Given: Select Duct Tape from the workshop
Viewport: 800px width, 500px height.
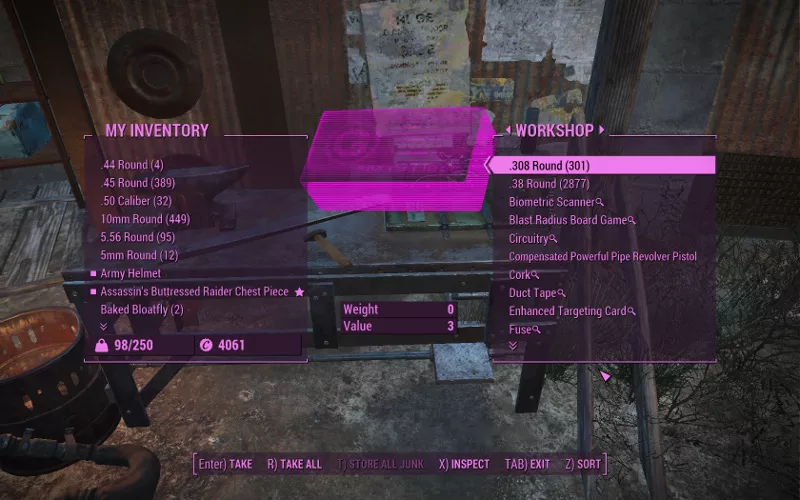Looking at the screenshot, I should point(535,293).
